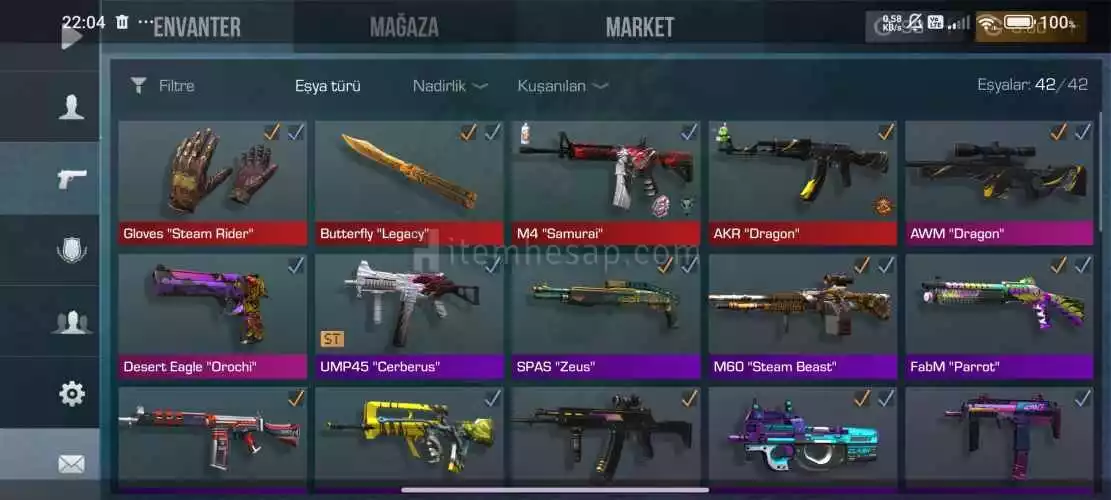Open the profile silhouette sidebar icon
The height and width of the screenshot is (500, 1111).
click(71, 107)
